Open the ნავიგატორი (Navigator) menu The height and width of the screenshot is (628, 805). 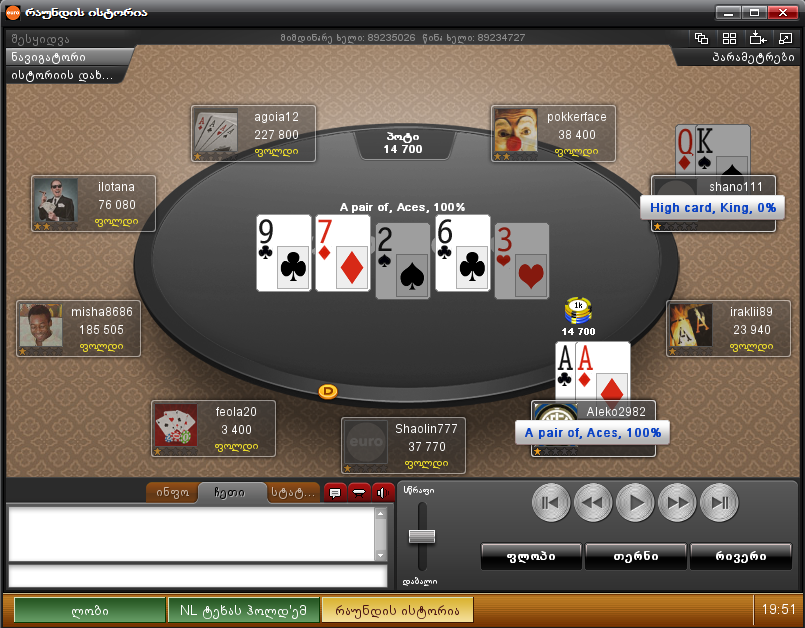point(69,57)
